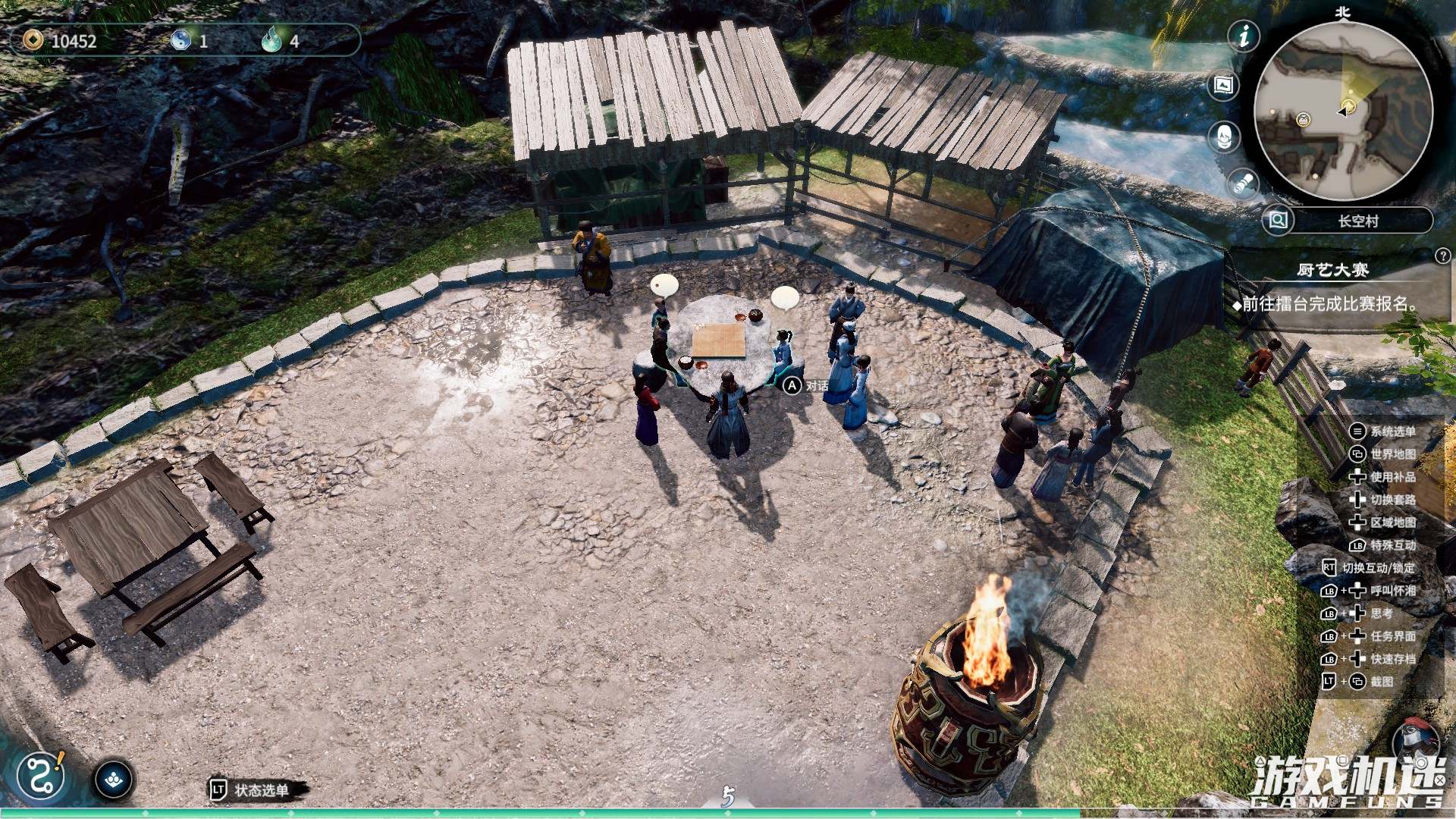
Task: Click the blue orb resource icon
Action: coord(180,39)
